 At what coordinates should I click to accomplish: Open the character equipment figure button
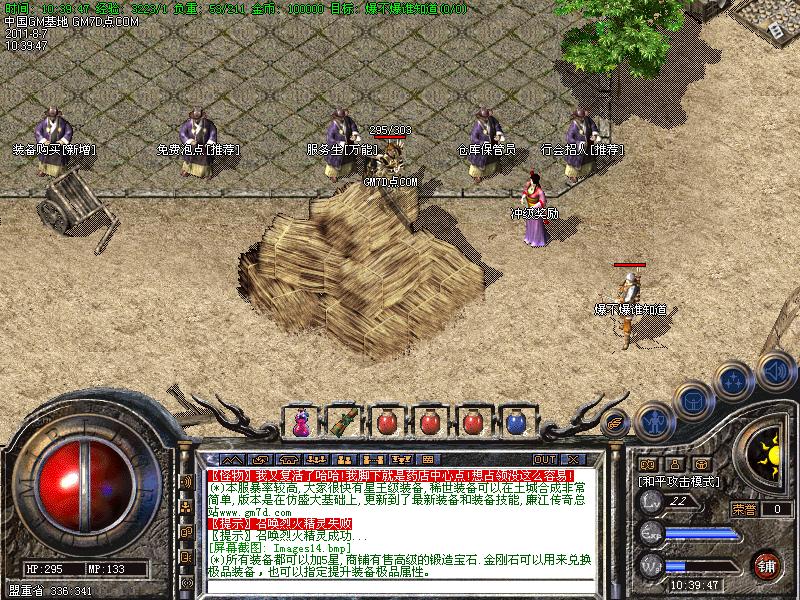pos(653,421)
